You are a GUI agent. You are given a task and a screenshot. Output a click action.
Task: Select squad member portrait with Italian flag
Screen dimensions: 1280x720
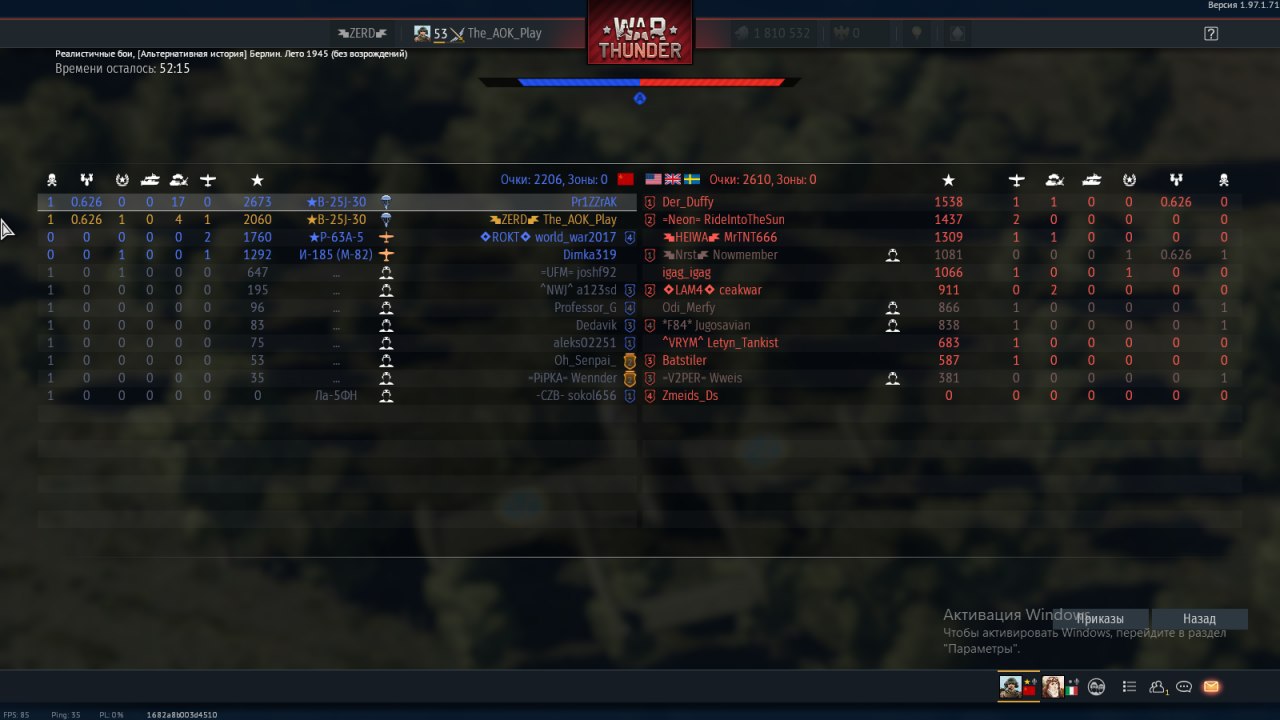(x=1058, y=687)
